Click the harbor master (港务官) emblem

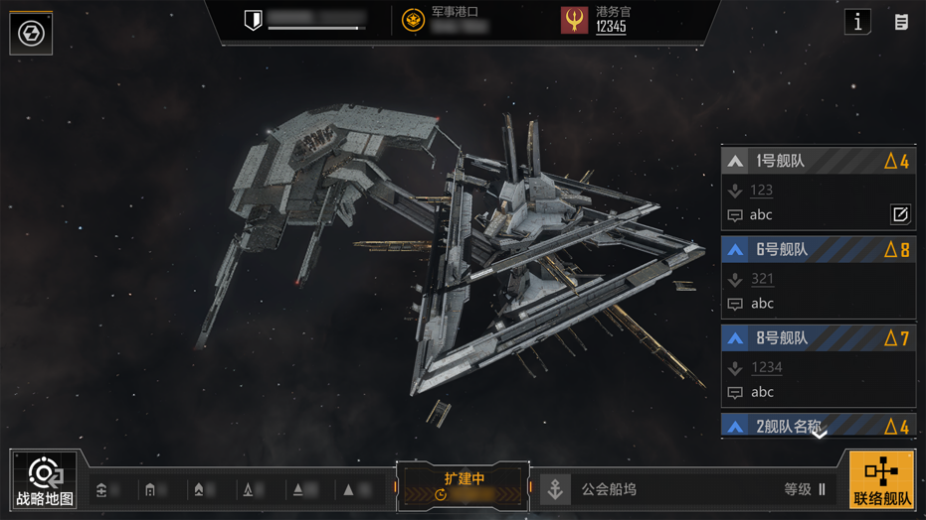tap(574, 21)
